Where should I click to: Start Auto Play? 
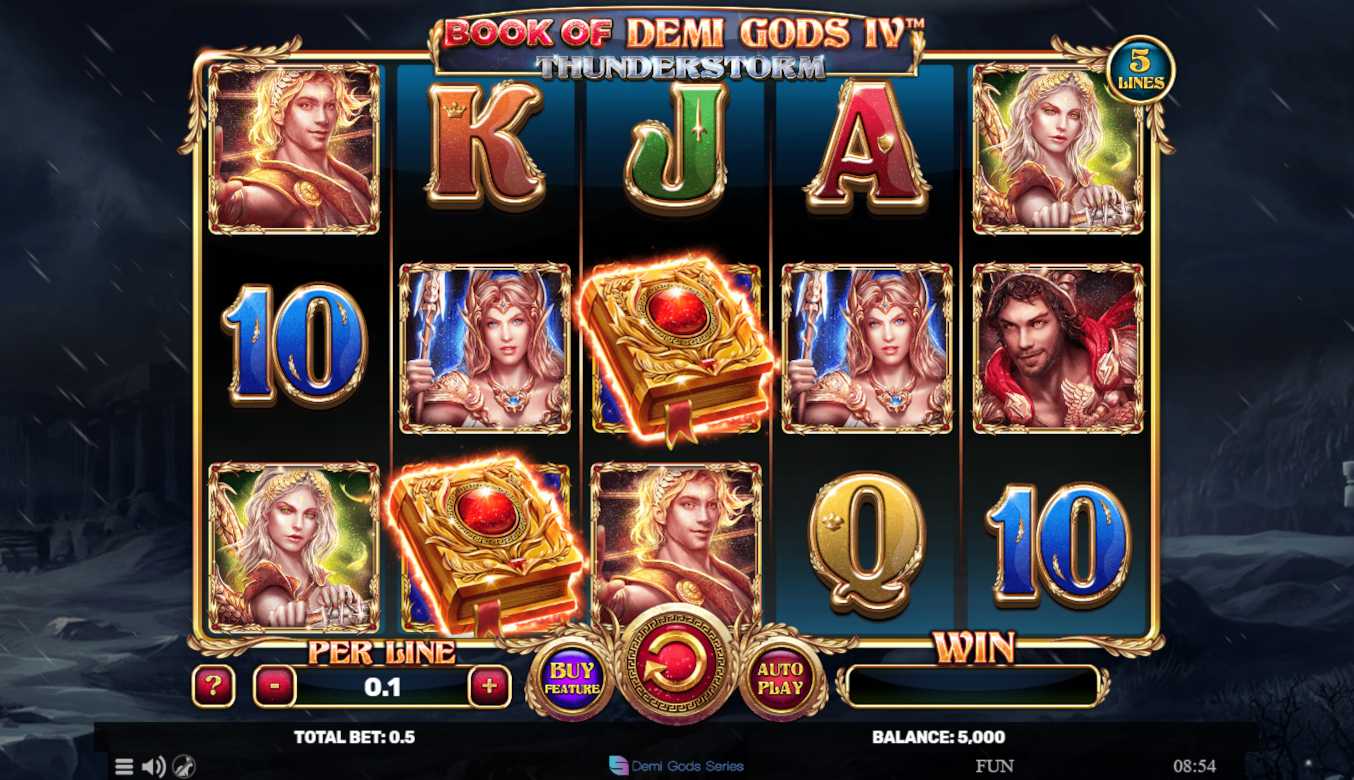(781, 679)
